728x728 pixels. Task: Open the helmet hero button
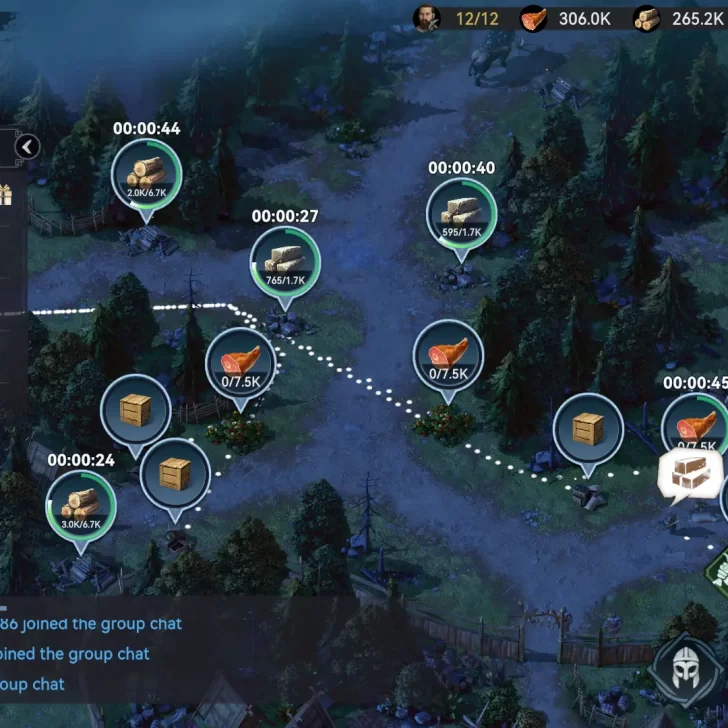tap(685, 672)
